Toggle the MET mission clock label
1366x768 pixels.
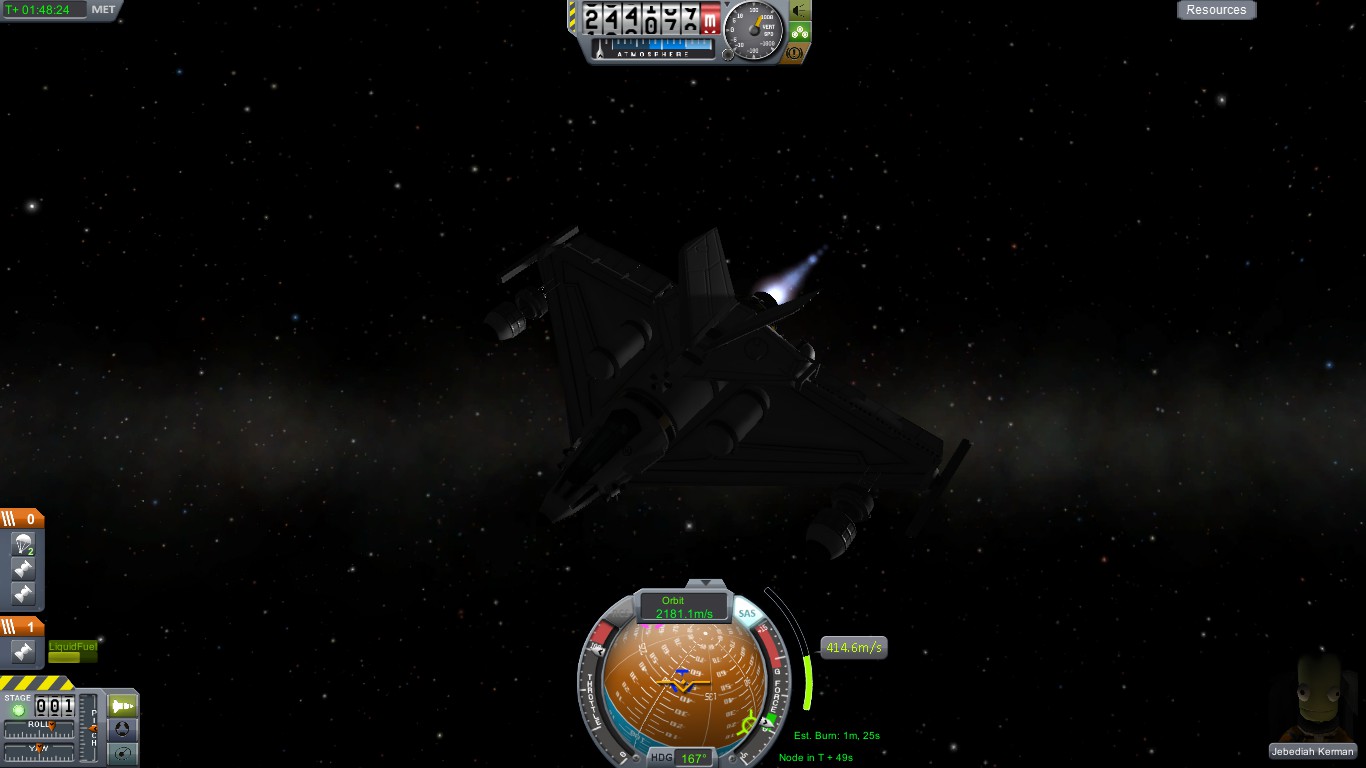point(103,10)
